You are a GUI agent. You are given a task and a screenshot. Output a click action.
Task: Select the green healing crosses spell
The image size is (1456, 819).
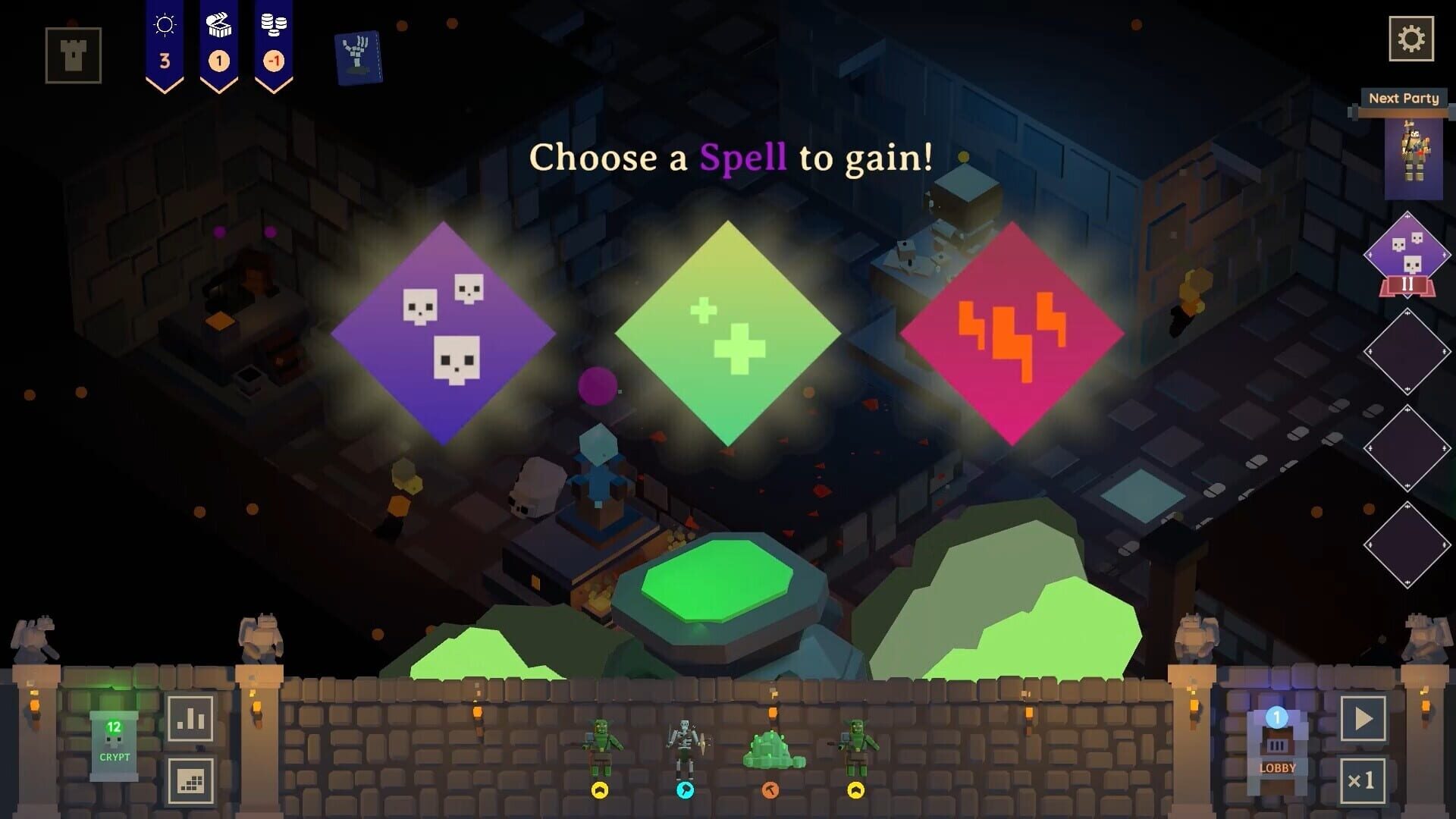[728, 334]
